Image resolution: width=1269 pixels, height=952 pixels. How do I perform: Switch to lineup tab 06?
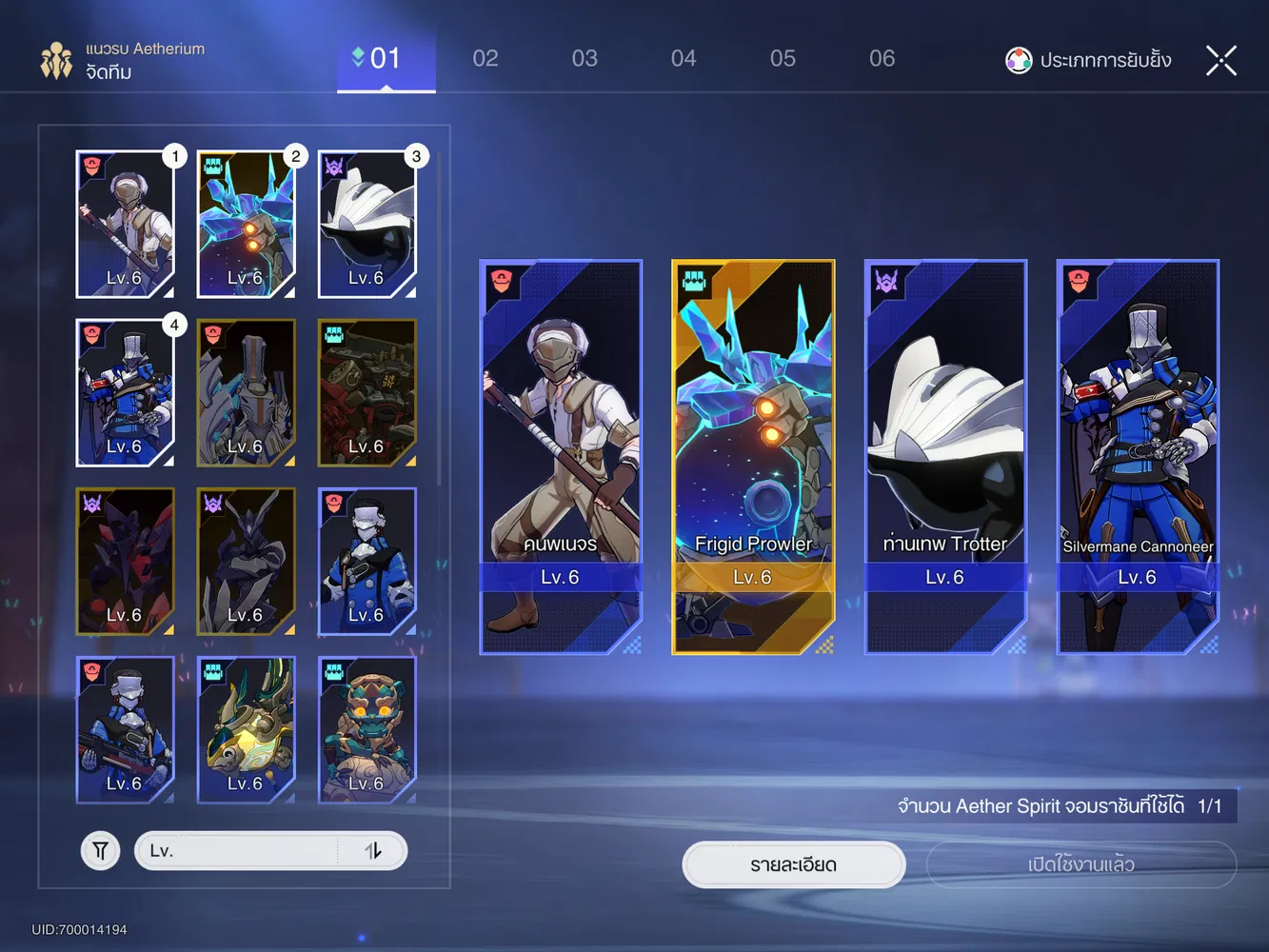pos(882,58)
